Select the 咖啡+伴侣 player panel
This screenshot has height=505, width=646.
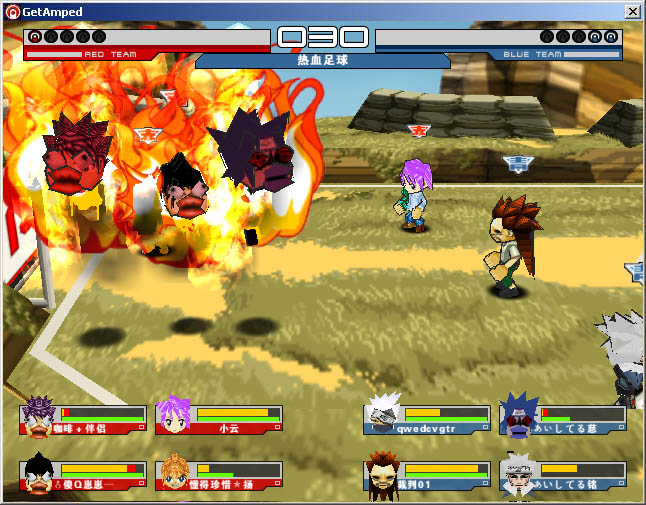[83, 419]
